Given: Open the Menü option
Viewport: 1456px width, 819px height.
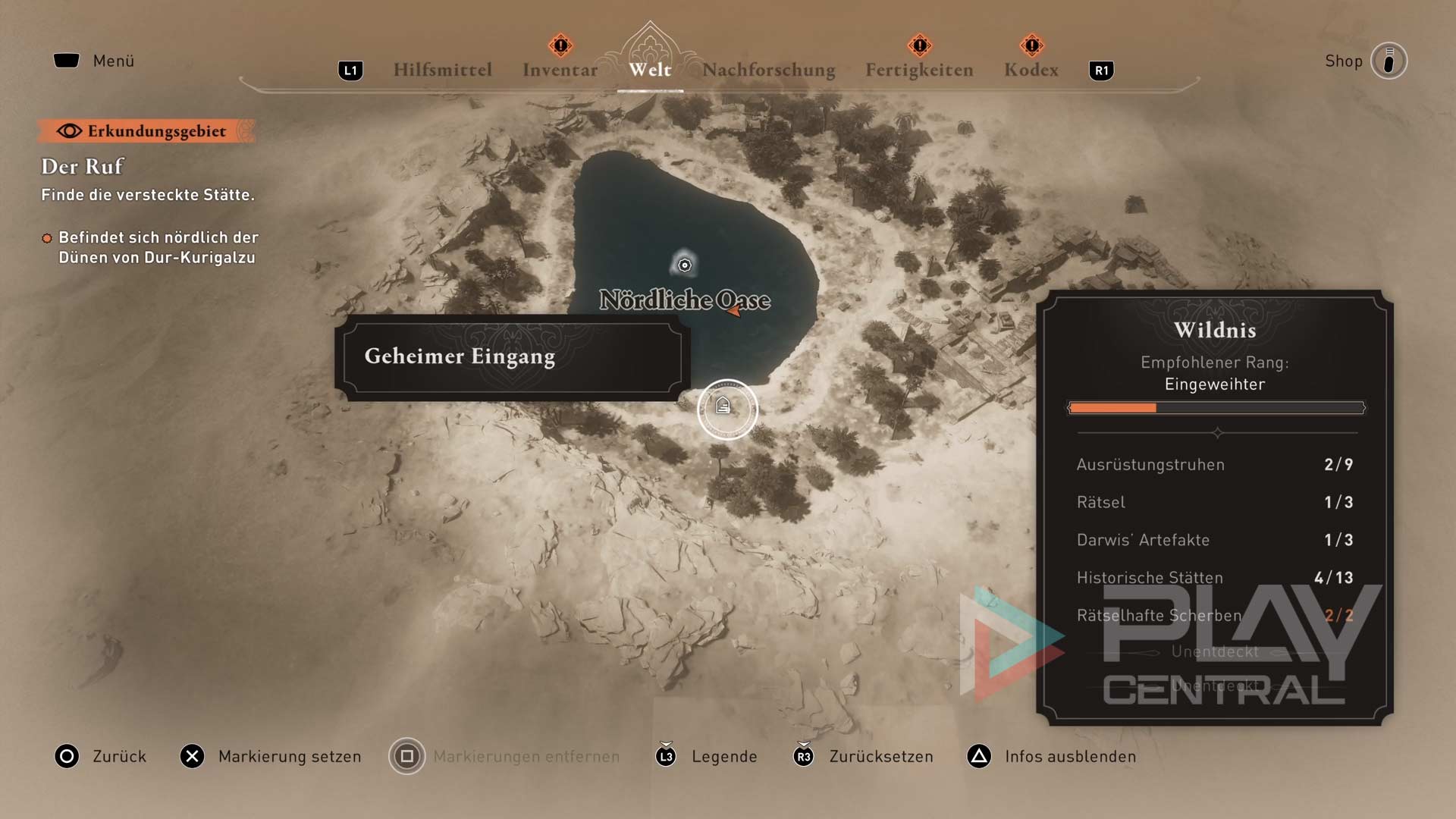Looking at the screenshot, I should point(94,61).
